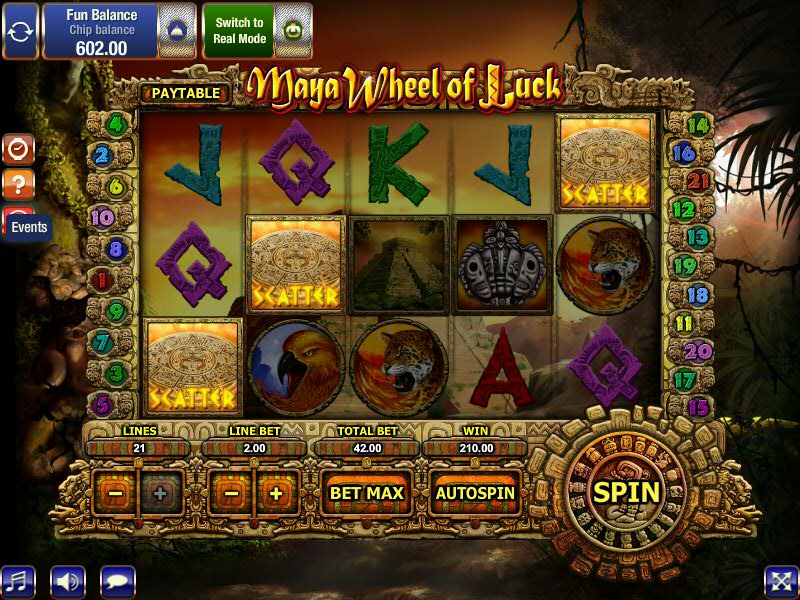The width and height of the screenshot is (800, 600).
Task: Select payline number 14 marker
Action: (x=699, y=125)
